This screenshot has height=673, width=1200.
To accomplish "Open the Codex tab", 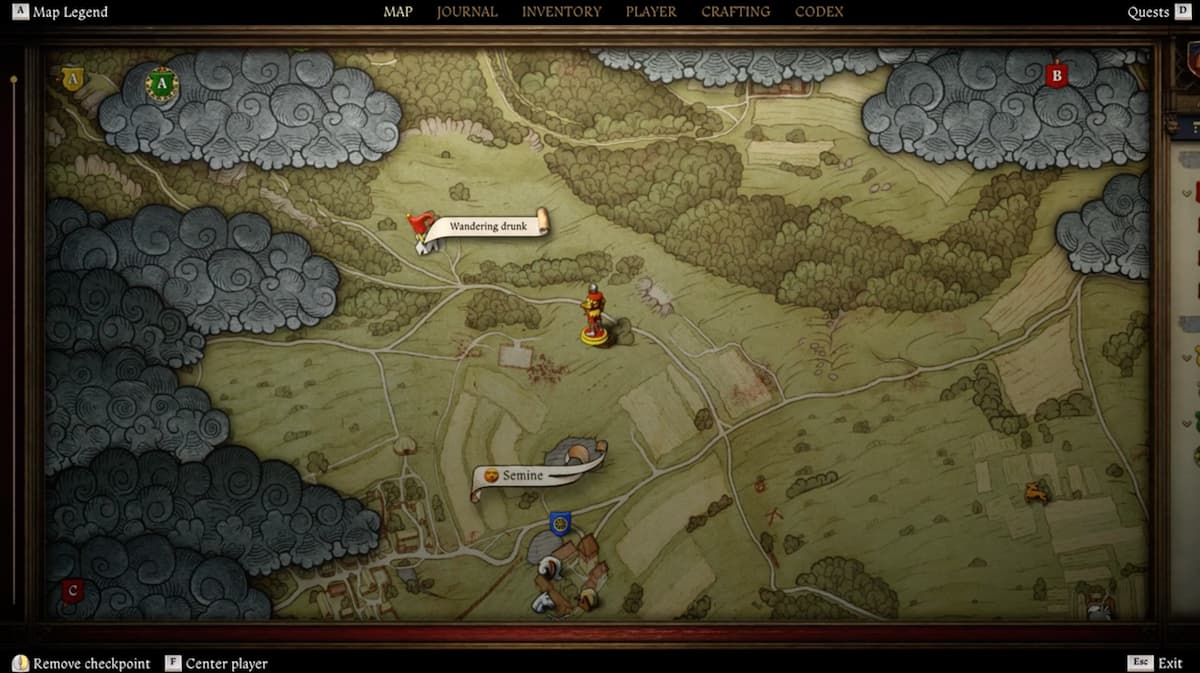I will click(x=819, y=12).
